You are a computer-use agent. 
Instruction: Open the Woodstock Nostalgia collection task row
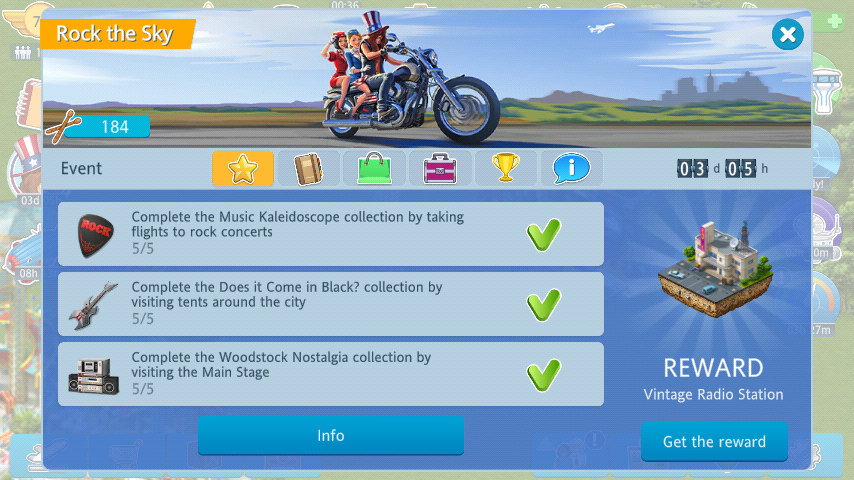330,374
